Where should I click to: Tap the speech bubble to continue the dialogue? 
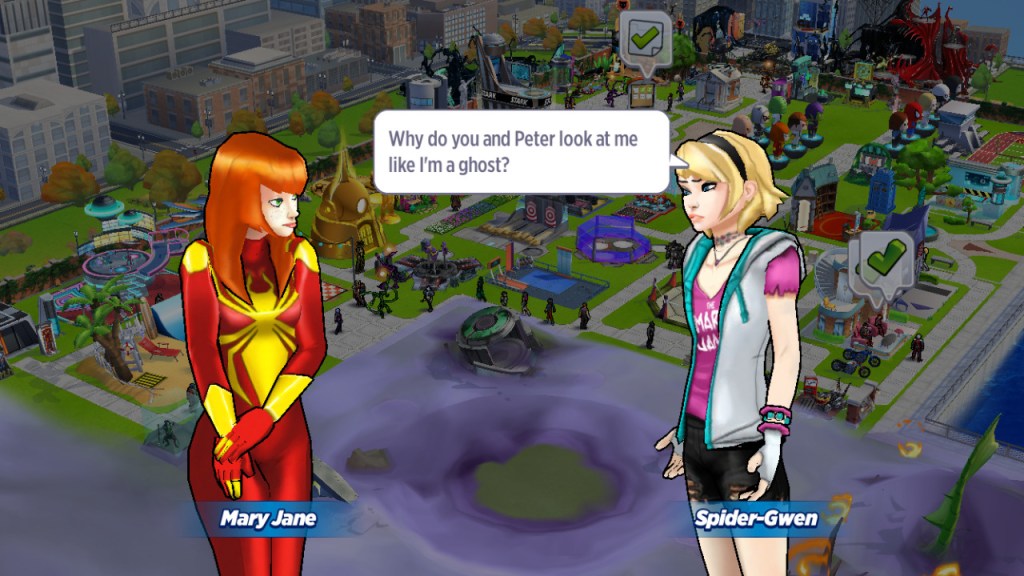click(520, 150)
